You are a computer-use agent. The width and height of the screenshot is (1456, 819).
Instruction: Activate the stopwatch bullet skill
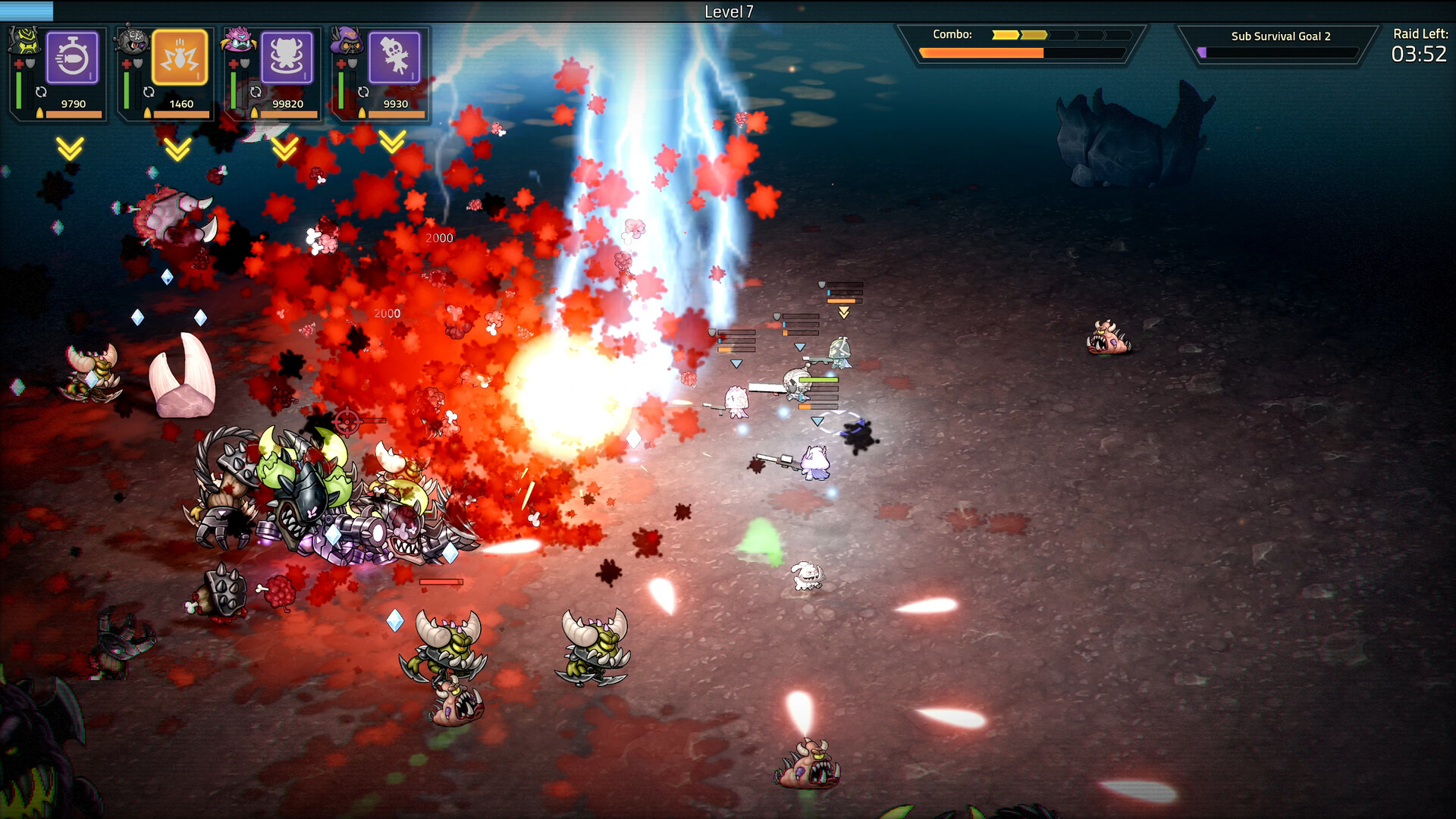tap(73, 58)
